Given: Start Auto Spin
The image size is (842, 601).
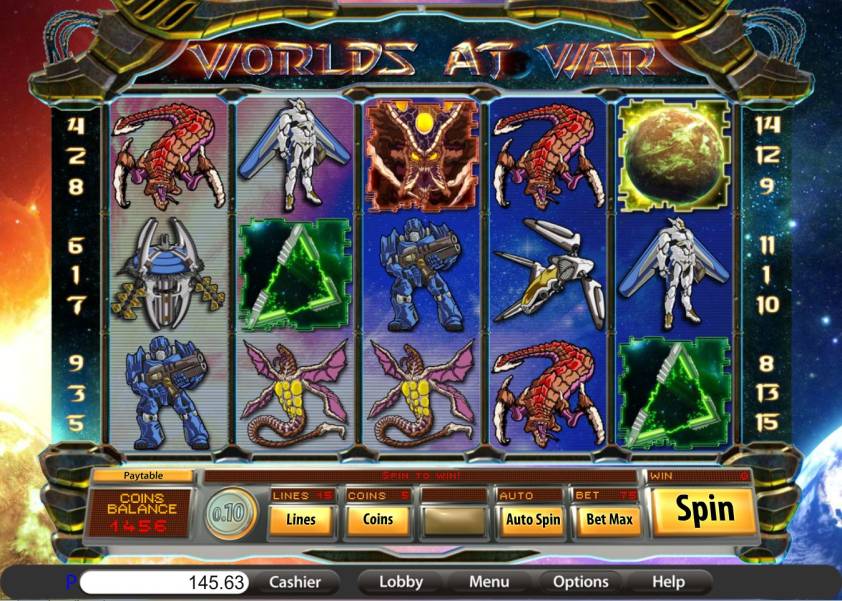Looking at the screenshot, I should pos(532,520).
